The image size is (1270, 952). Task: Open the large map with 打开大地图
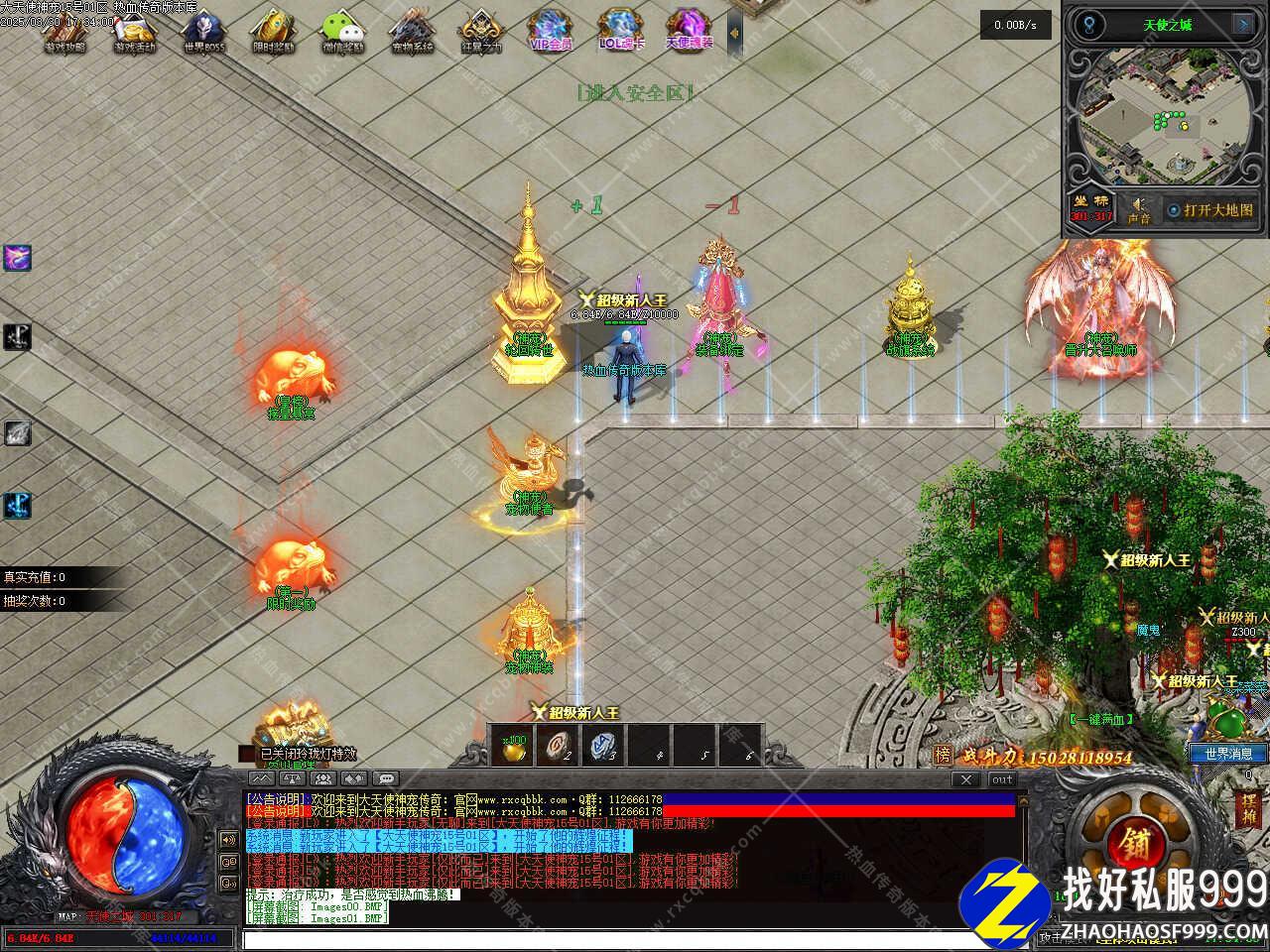1209,210
